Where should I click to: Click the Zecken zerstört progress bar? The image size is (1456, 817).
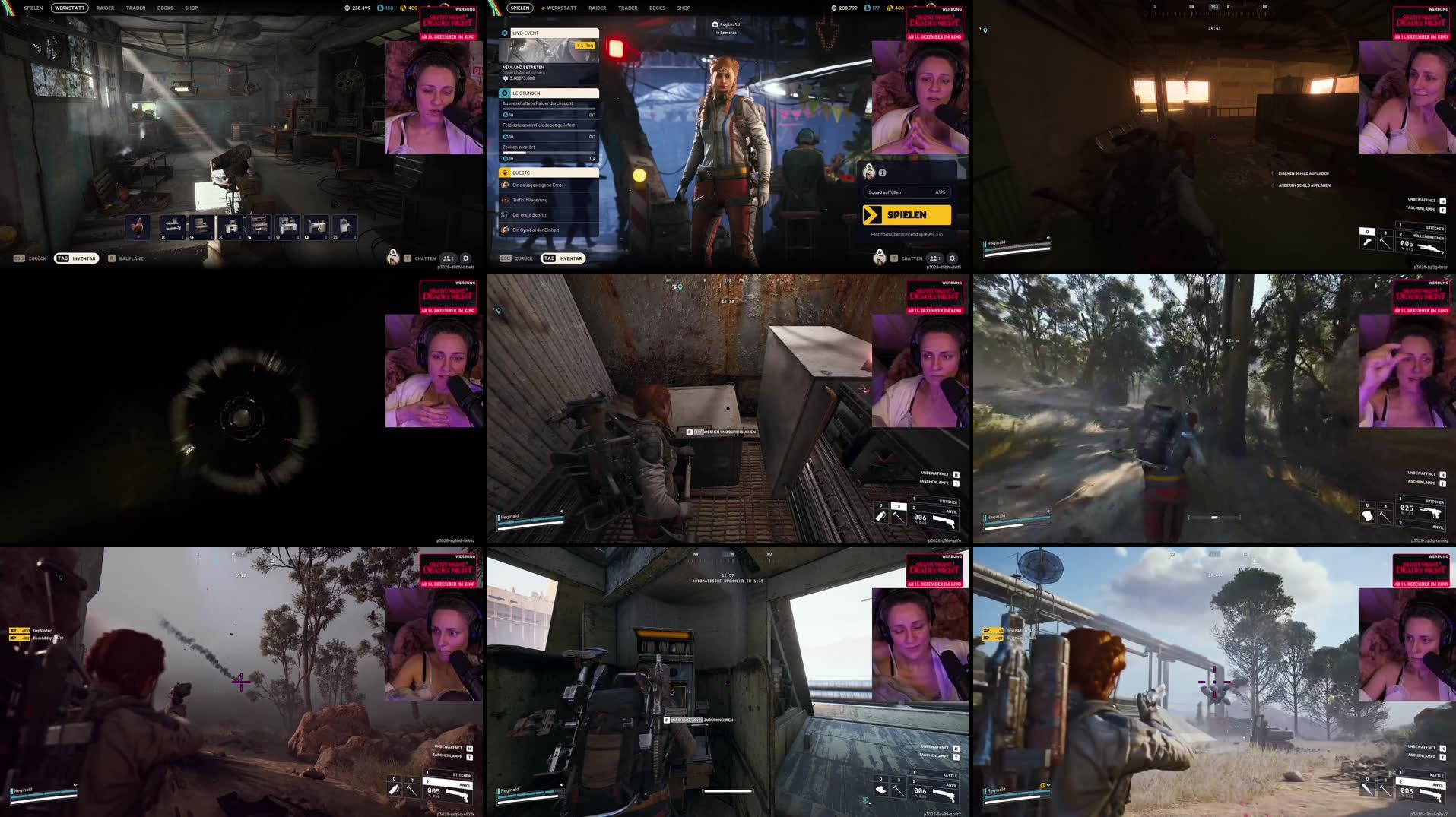[x=547, y=152]
